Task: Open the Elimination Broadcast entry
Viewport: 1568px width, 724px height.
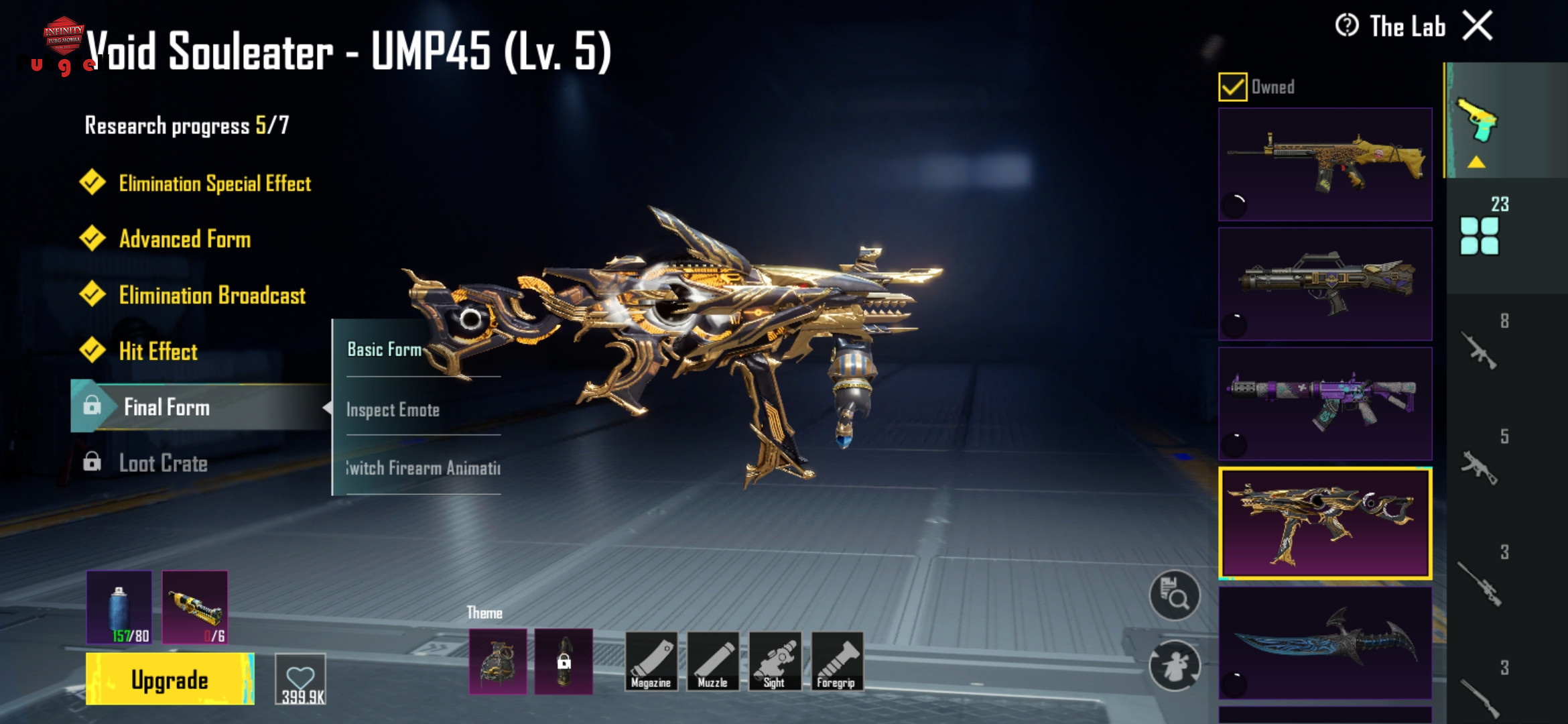Action: [212, 296]
